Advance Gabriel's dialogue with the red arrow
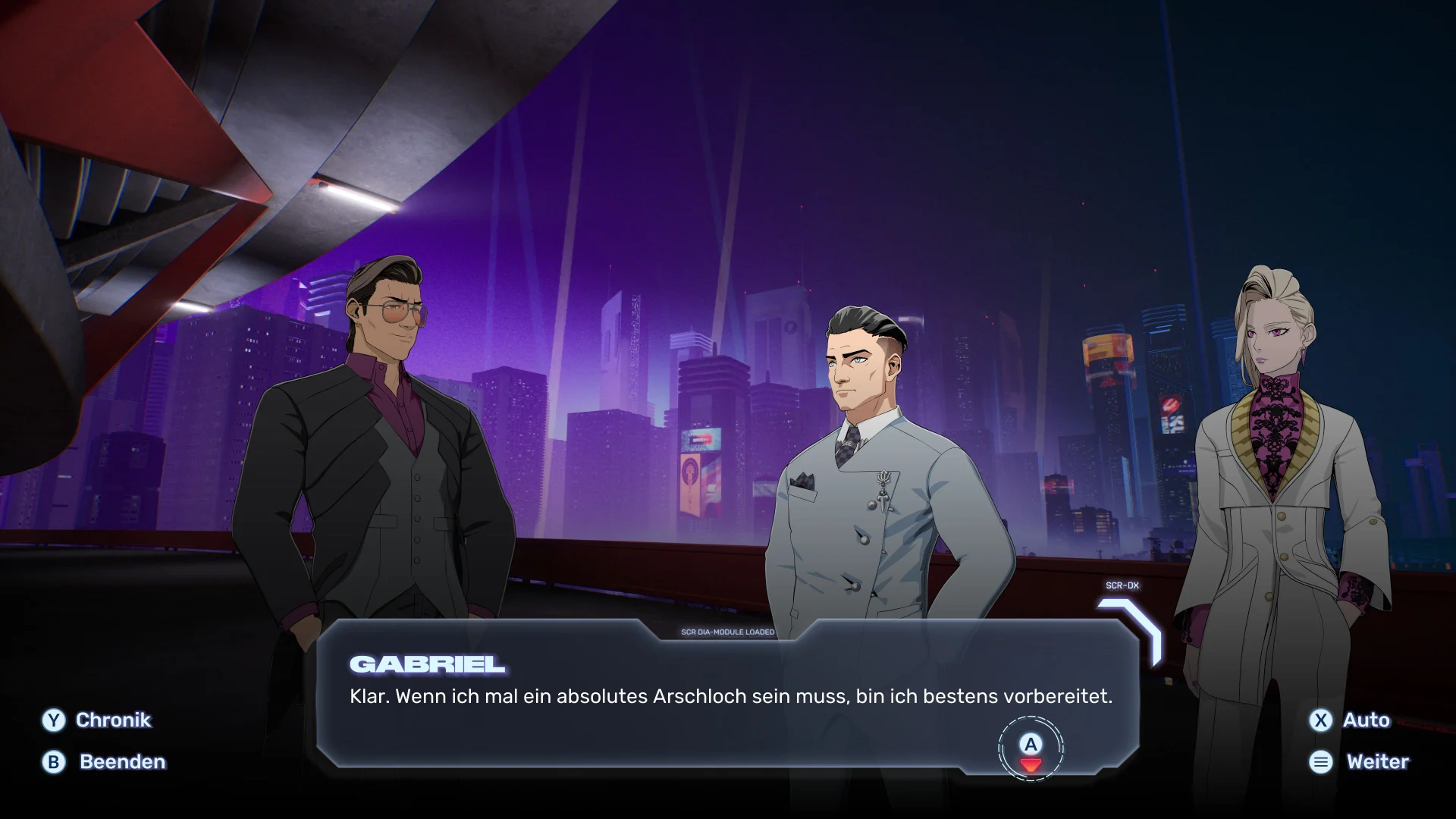Image resolution: width=1456 pixels, height=819 pixels. pos(1031,764)
